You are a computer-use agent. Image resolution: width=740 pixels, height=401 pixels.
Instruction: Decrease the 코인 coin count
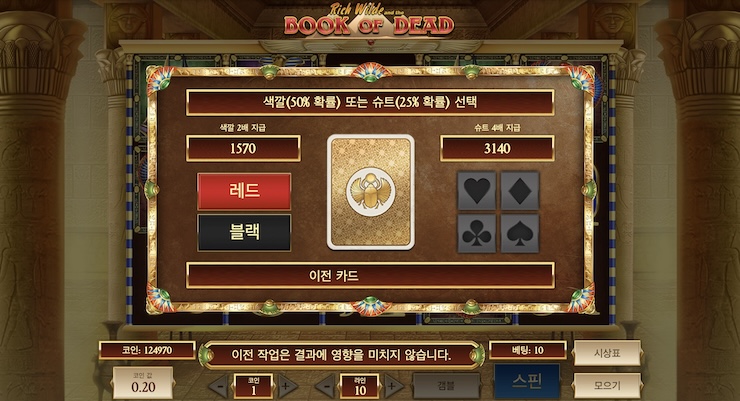pyautogui.click(x=221, y=385)
